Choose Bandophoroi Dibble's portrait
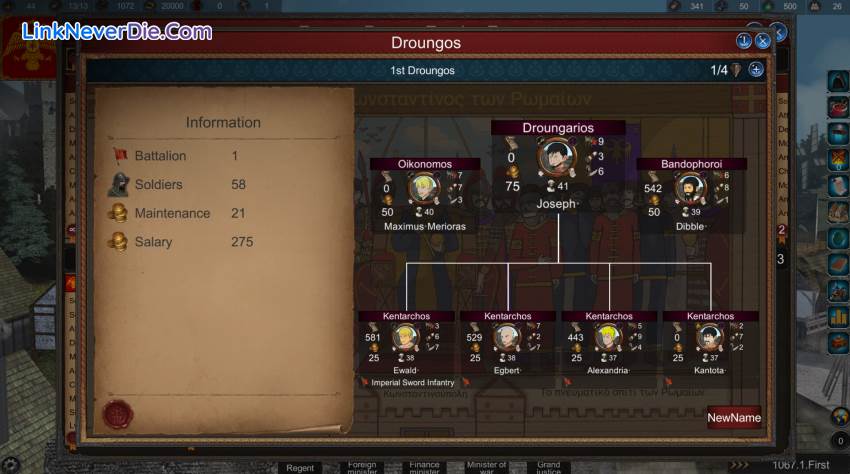 690,188
